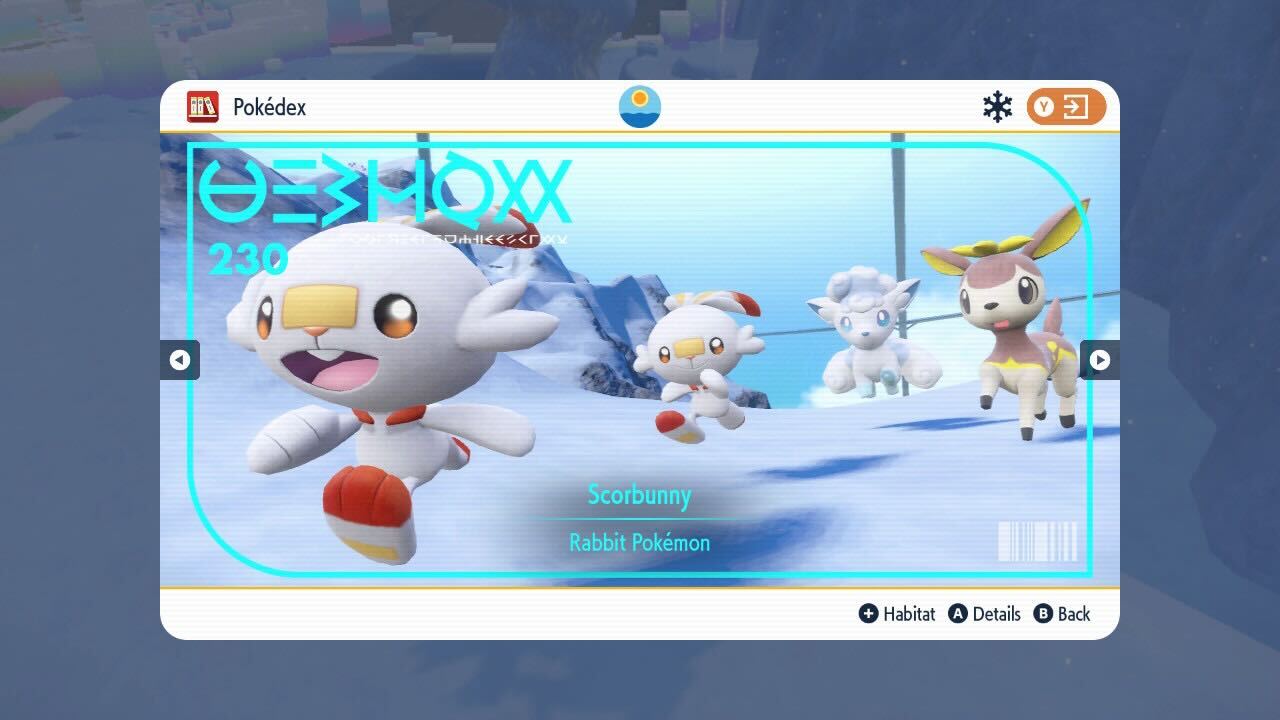Select the orange Y exit icon
1280x720 pixels.
tap(1066, 105)
